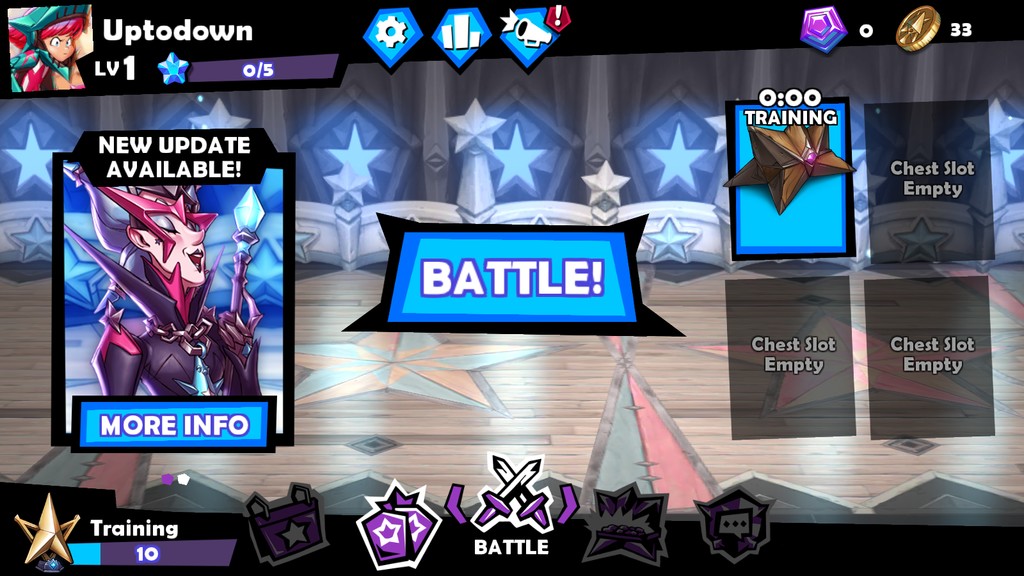Start a match with the BATTLE! button

point(512,277)
